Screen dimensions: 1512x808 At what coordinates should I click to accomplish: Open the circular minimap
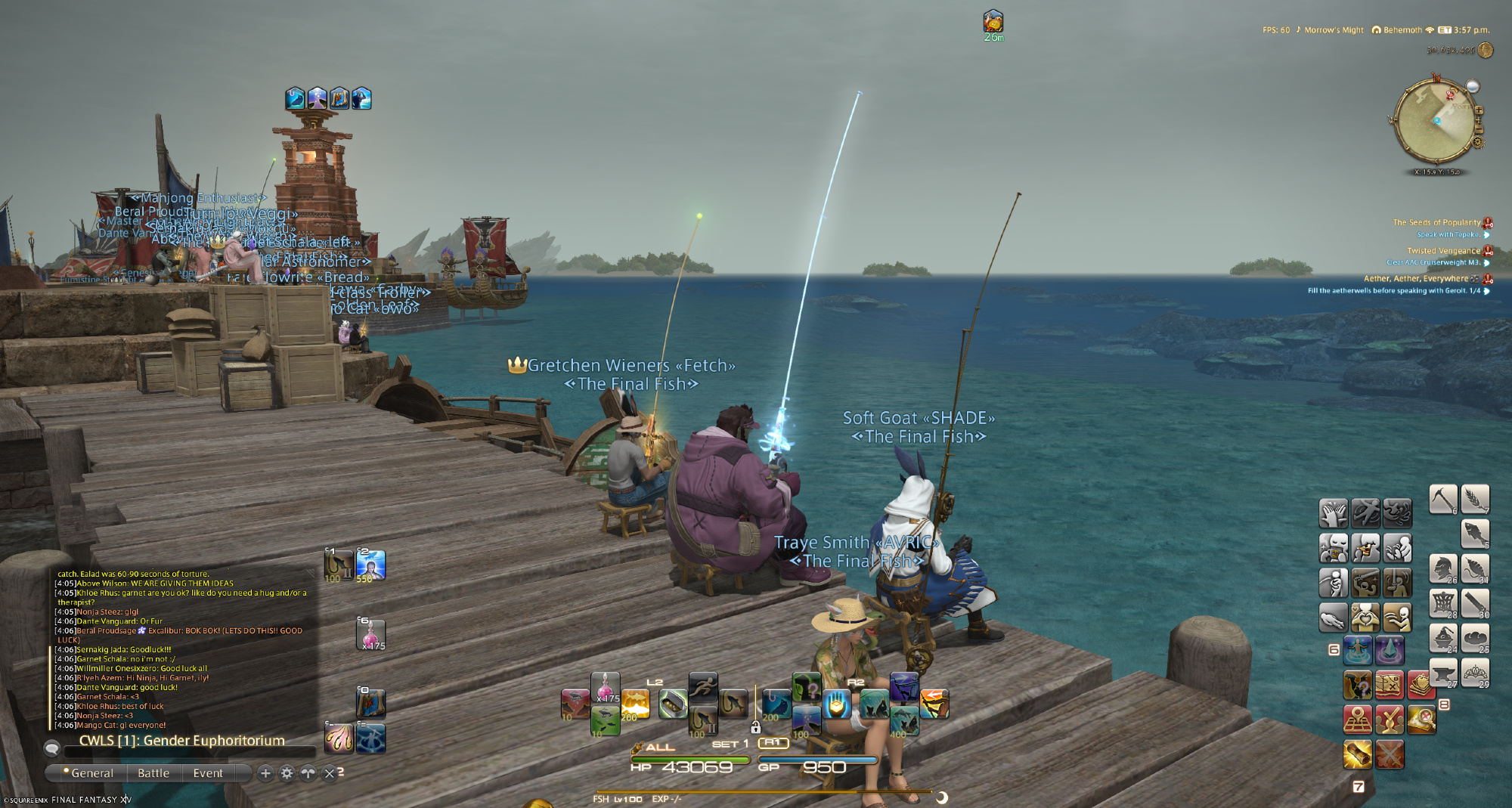coord(1435,122)
